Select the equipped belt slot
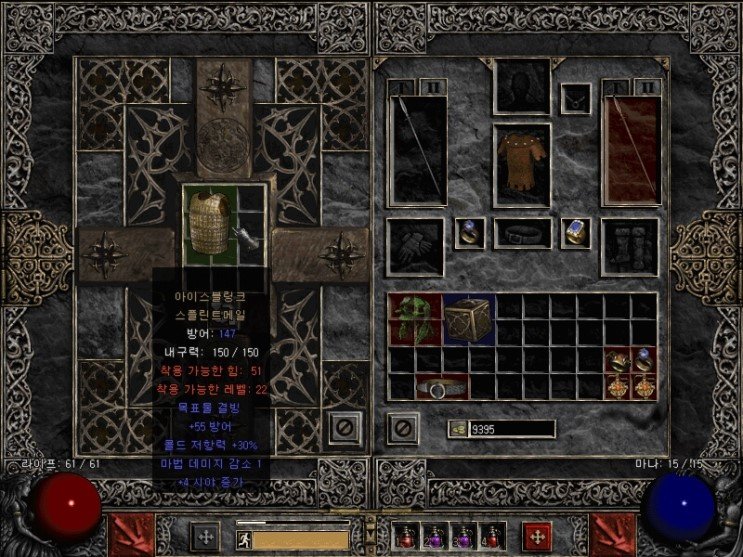743x557 pixels. click(x=522, y=234)
